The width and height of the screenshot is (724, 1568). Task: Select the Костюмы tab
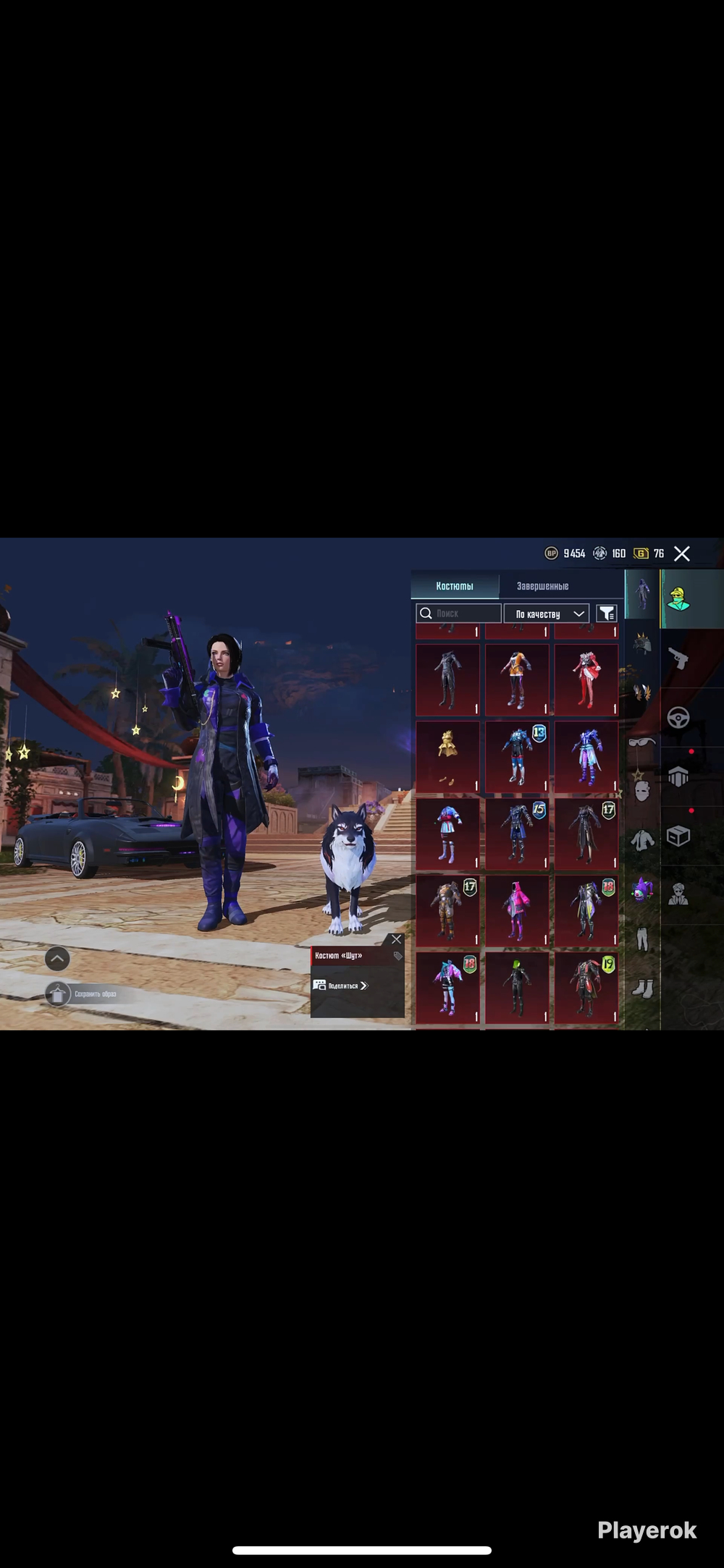pos(455,586)
